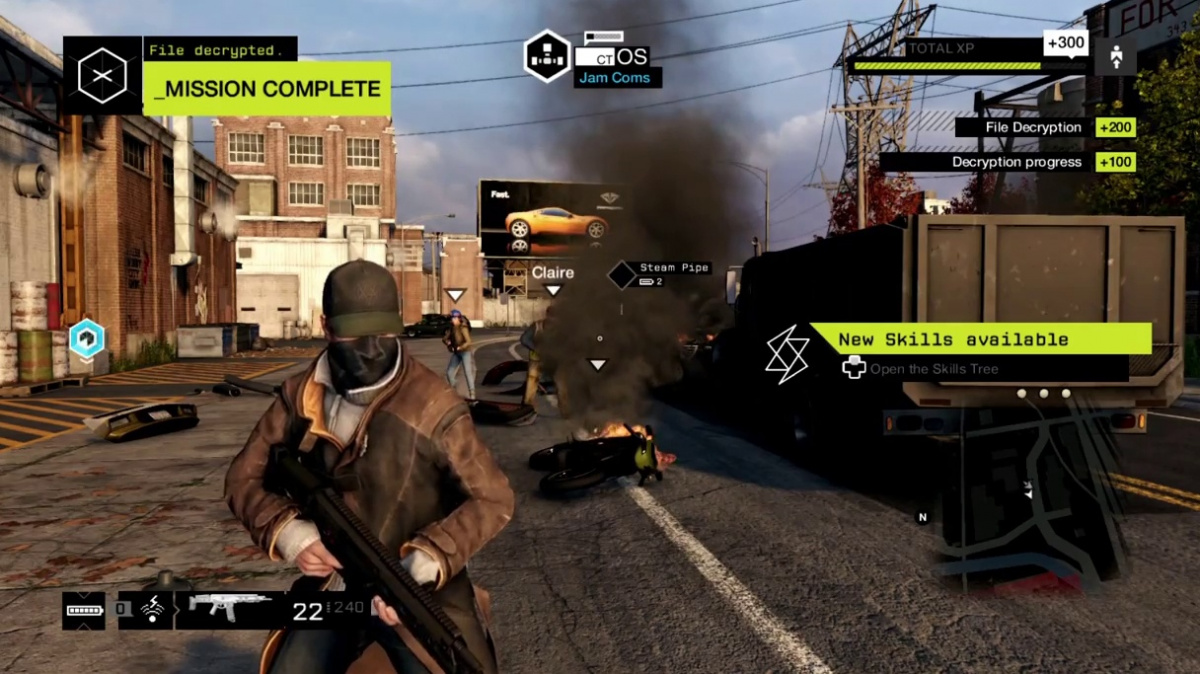The height and width of the screenshot is (674, 1200).
Task: Select the blue hexagon waypoint marker
Action: click(87, 339)
